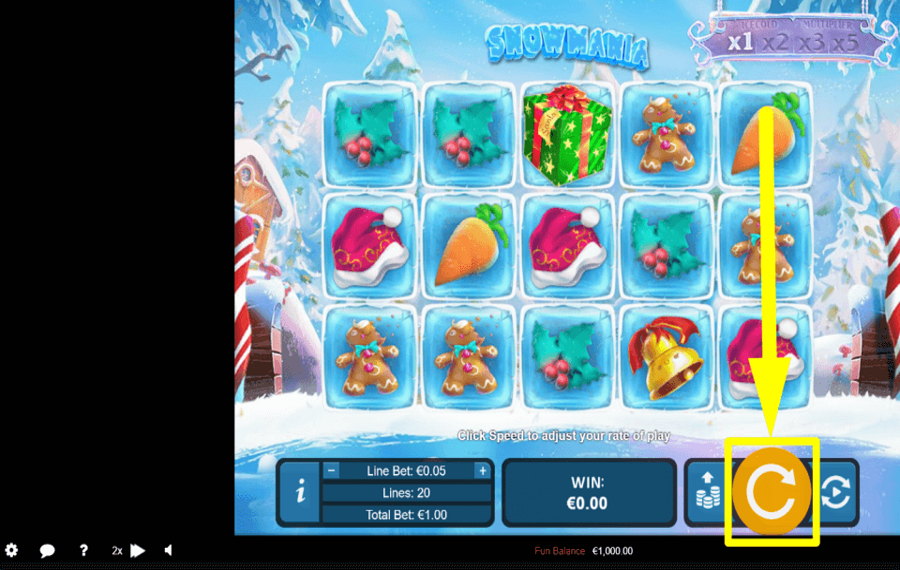
Task: Toggle the 2x fast-forward speed
Action: [129, 550]
